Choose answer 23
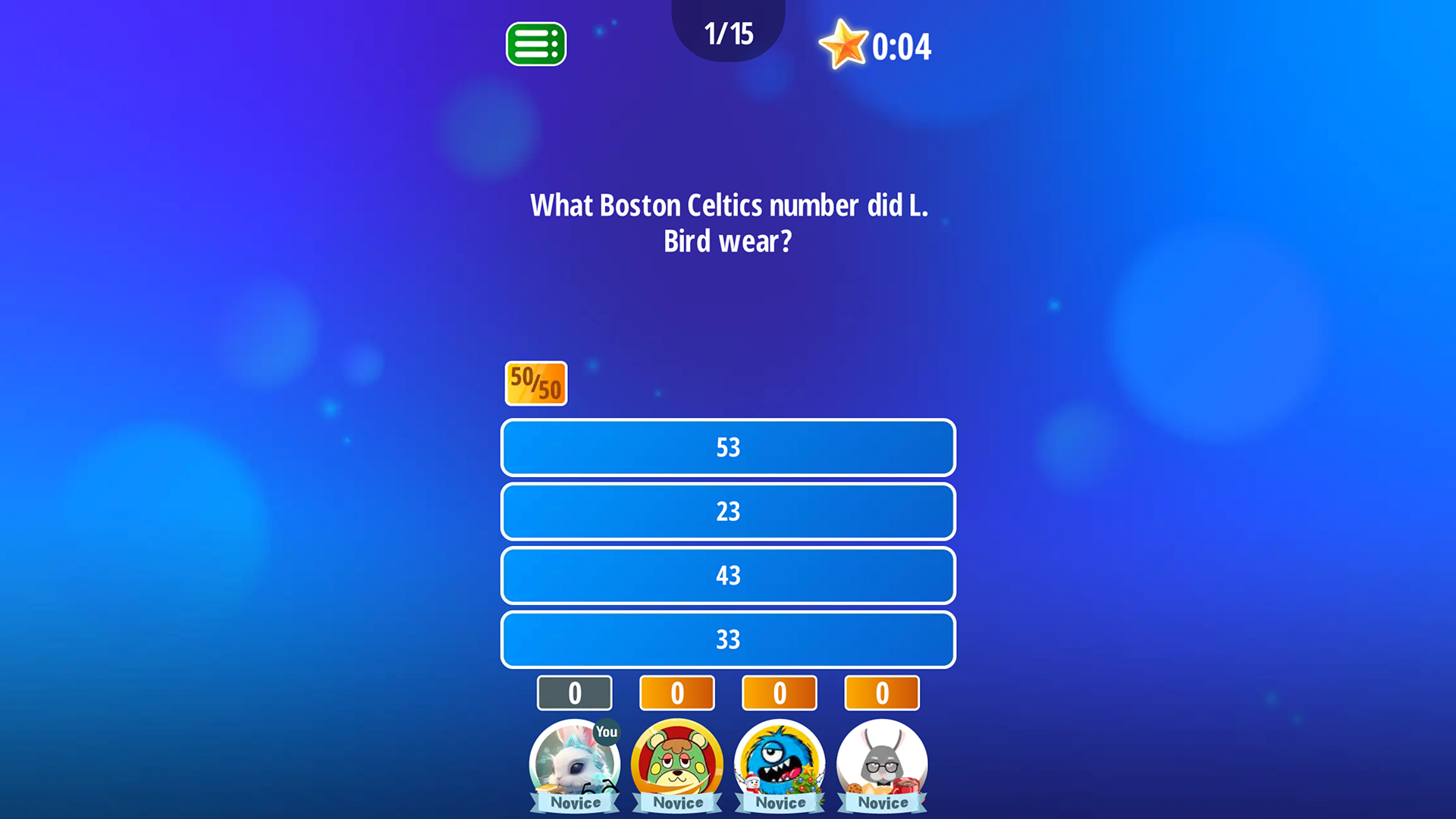The image size is (1456, 819). click(x=728, y=512)
